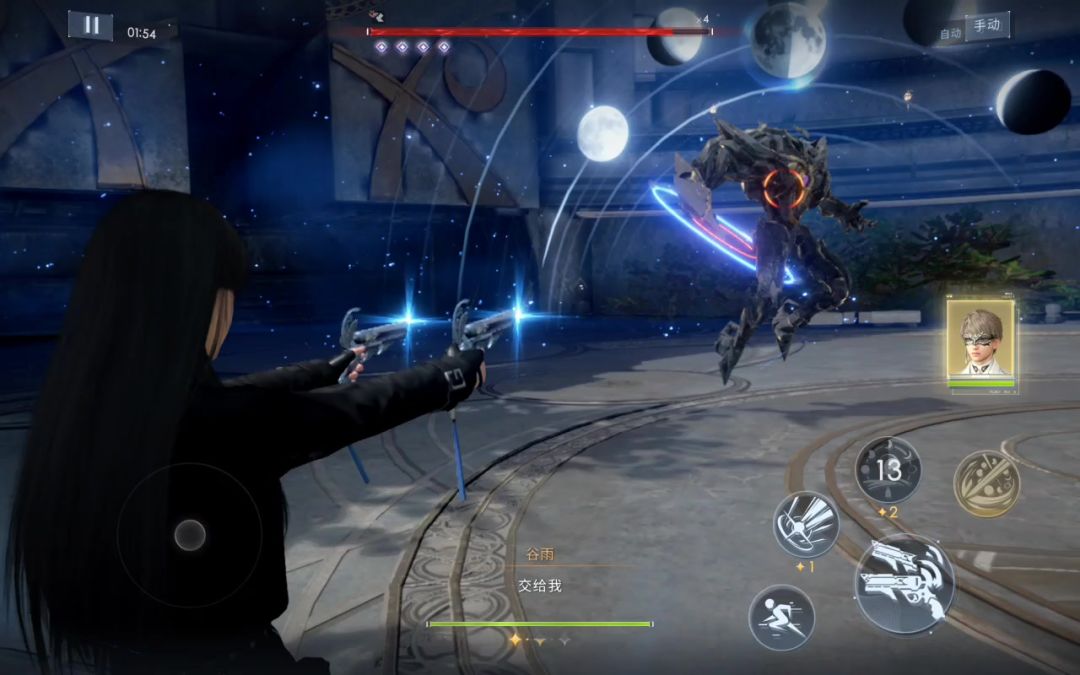Fire the revolver basic attack button
Viewport: 1080px width, 675px height.
pyautogui.click(x=904, y=584)
